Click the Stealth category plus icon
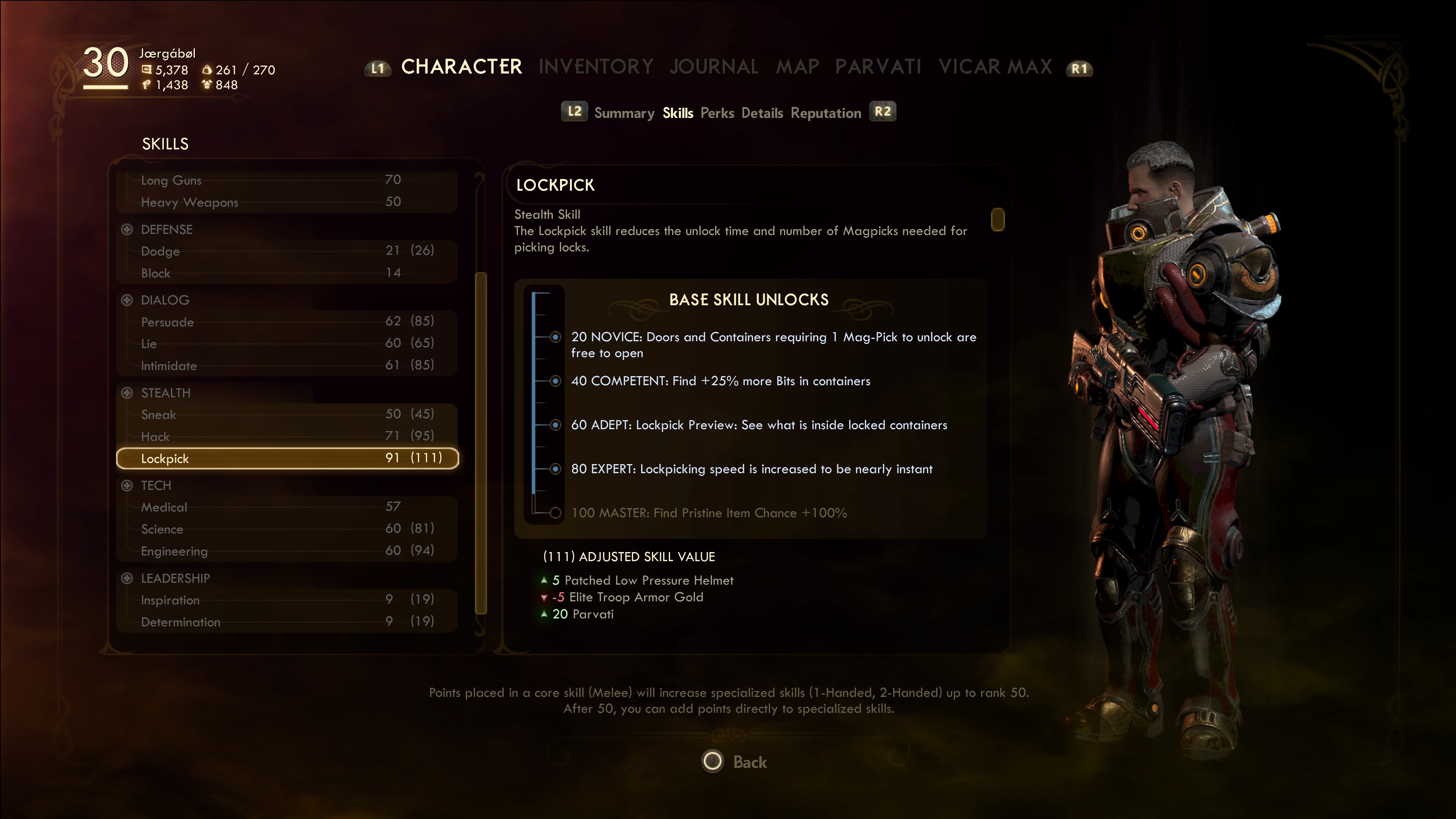This screenshot has width=1456, height=819. 127,393
